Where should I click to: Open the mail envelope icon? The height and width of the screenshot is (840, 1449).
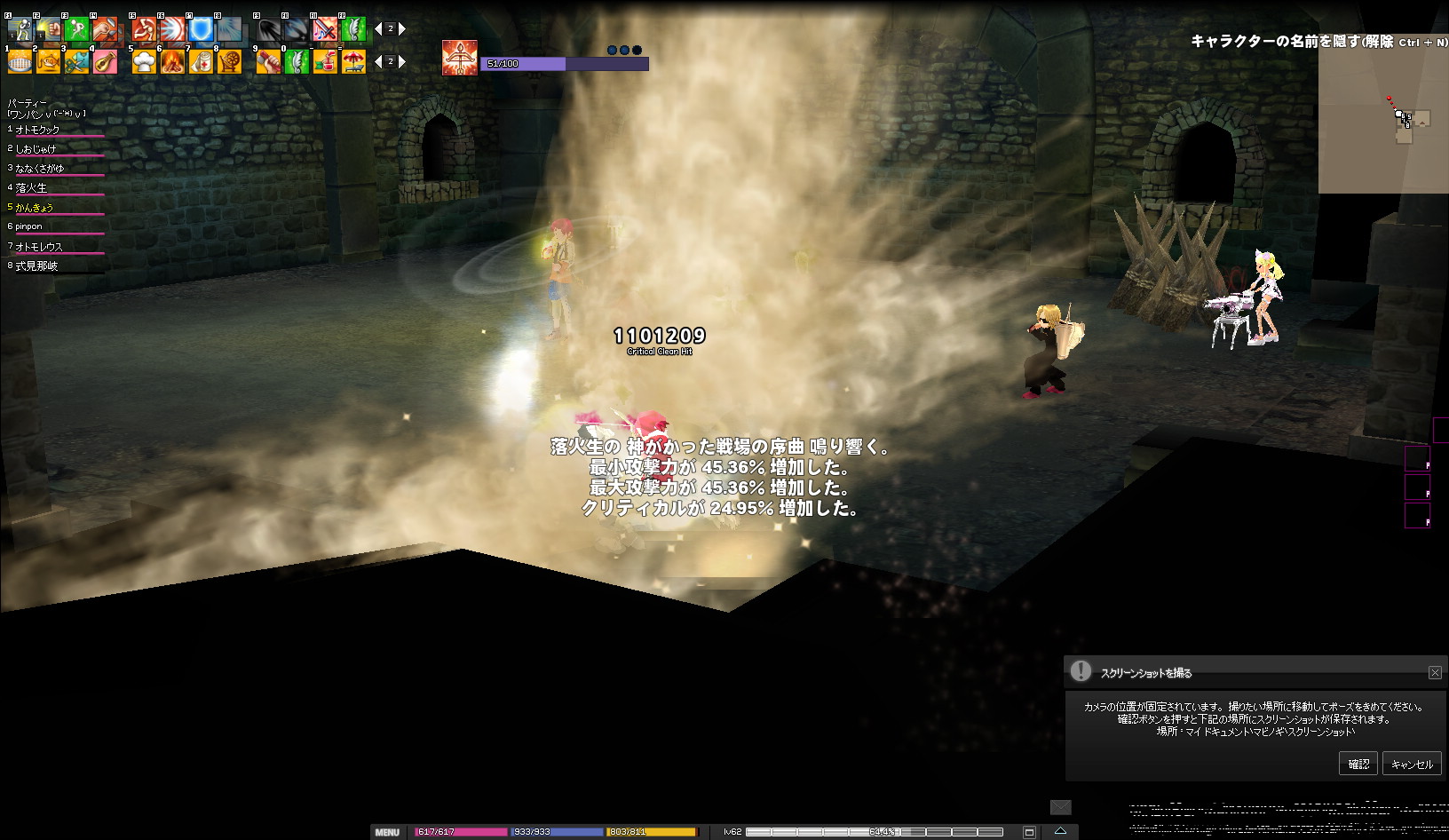[1060, 807]
